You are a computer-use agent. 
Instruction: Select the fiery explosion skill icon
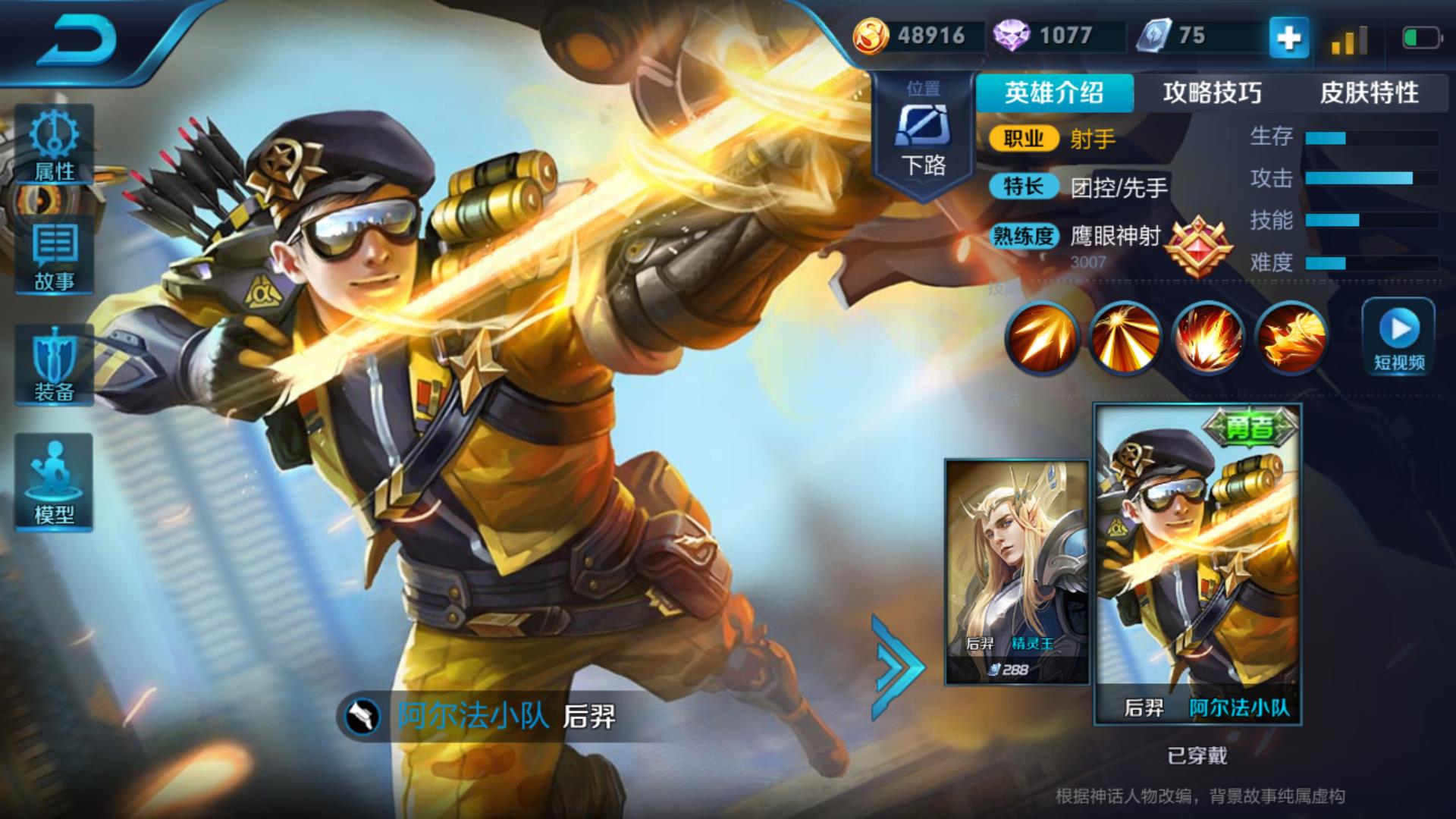coord(1209,337)
